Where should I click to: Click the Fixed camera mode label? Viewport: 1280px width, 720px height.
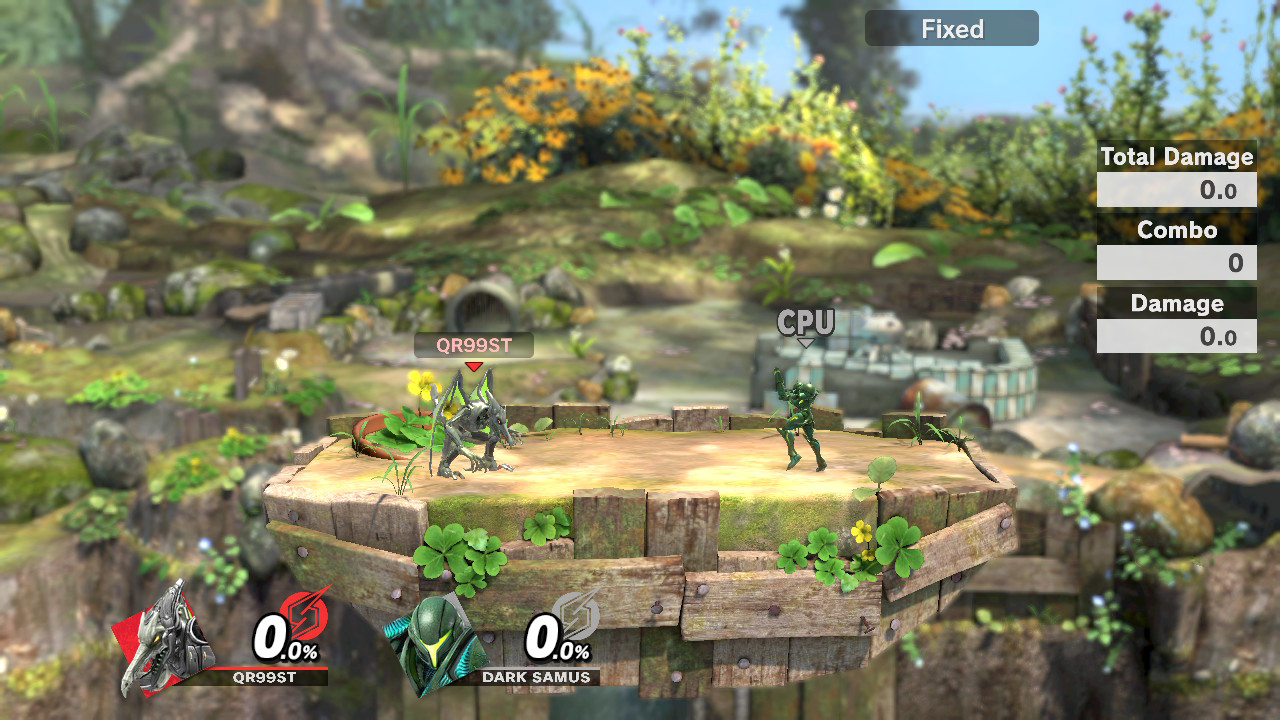[951, 29]
